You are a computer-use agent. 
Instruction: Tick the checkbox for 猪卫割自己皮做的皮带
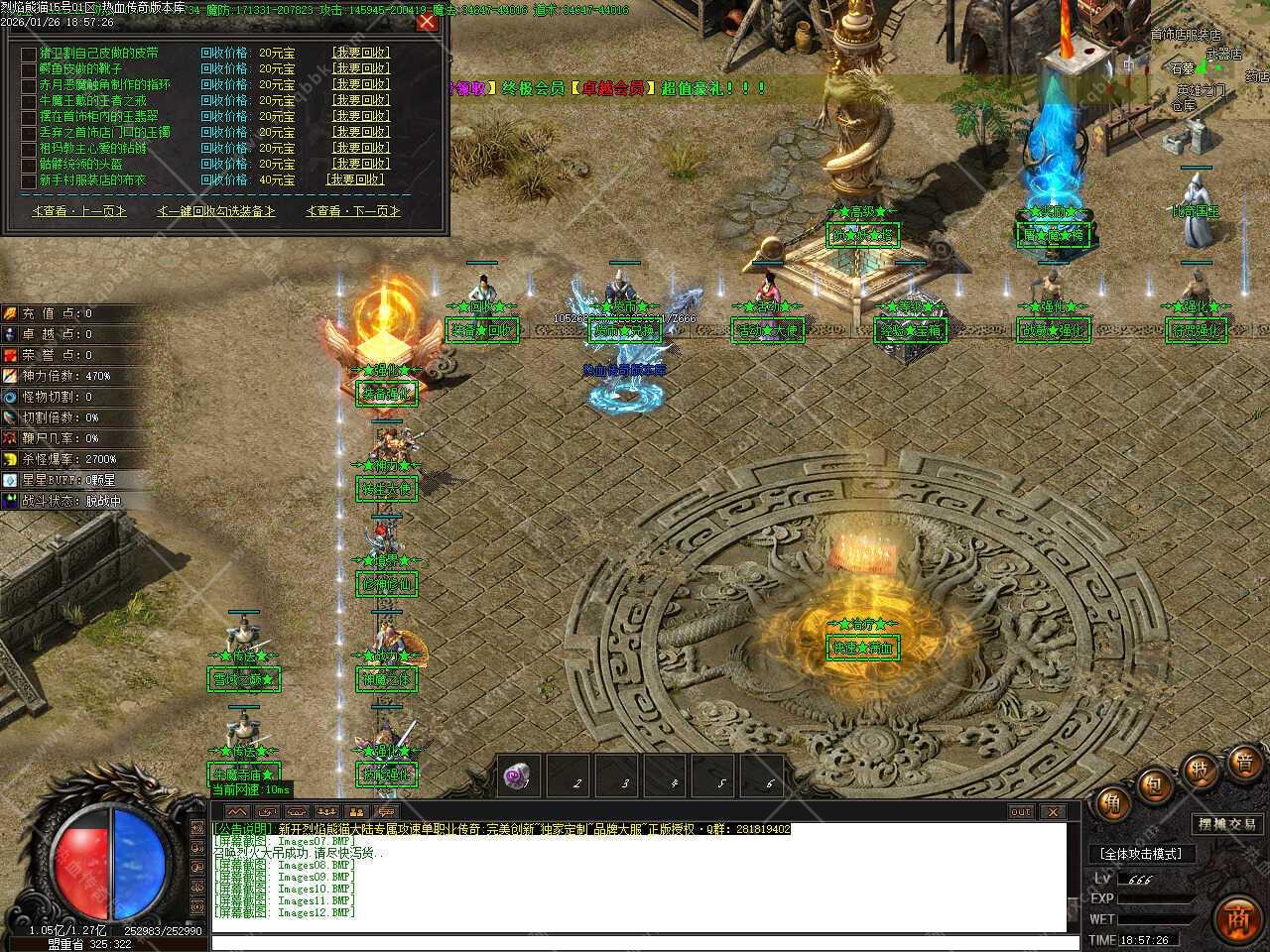[x=28, y=54]
